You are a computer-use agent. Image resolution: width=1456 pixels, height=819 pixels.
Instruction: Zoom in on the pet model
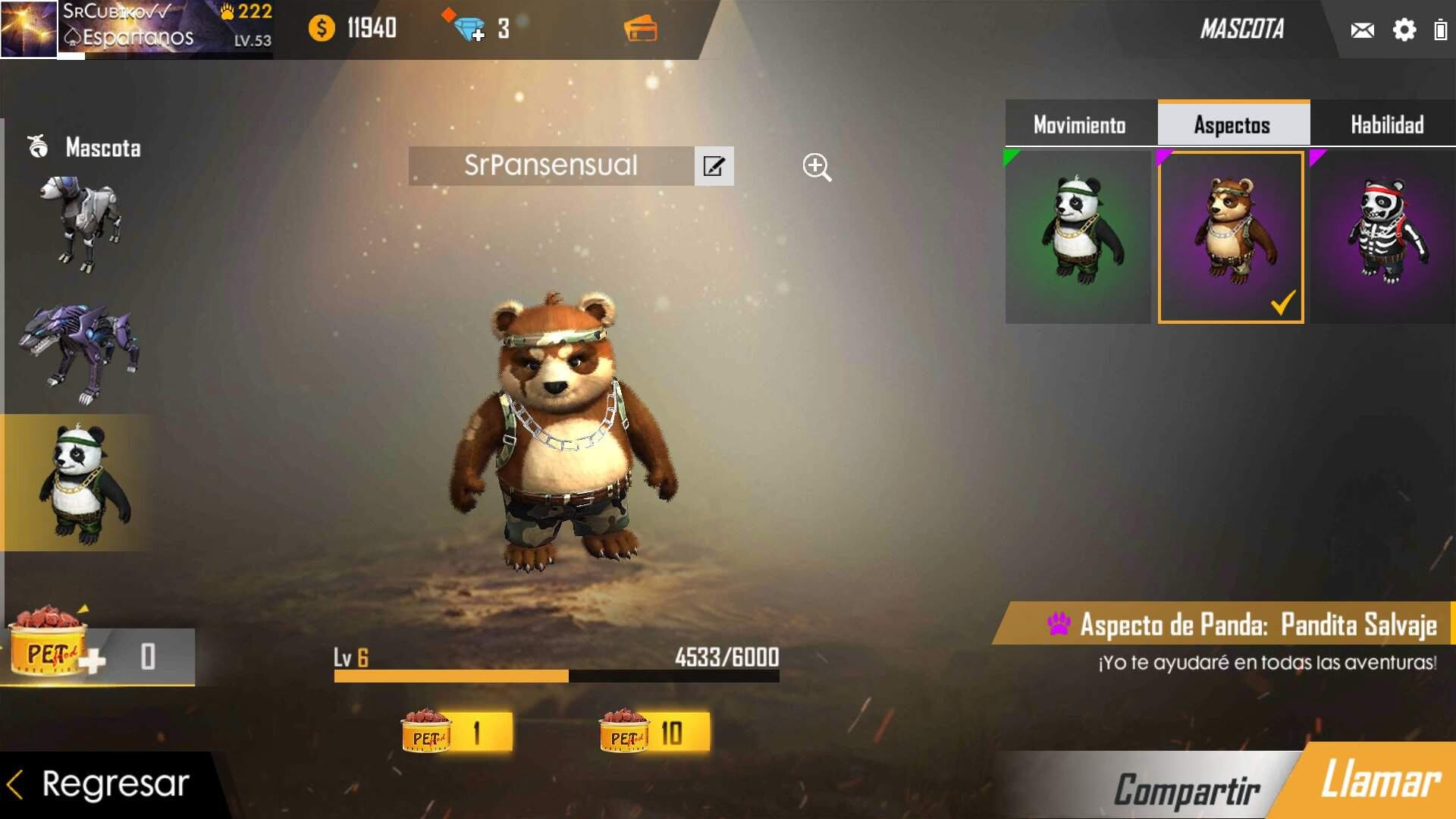pyautogui.click(x=817, y=167)
